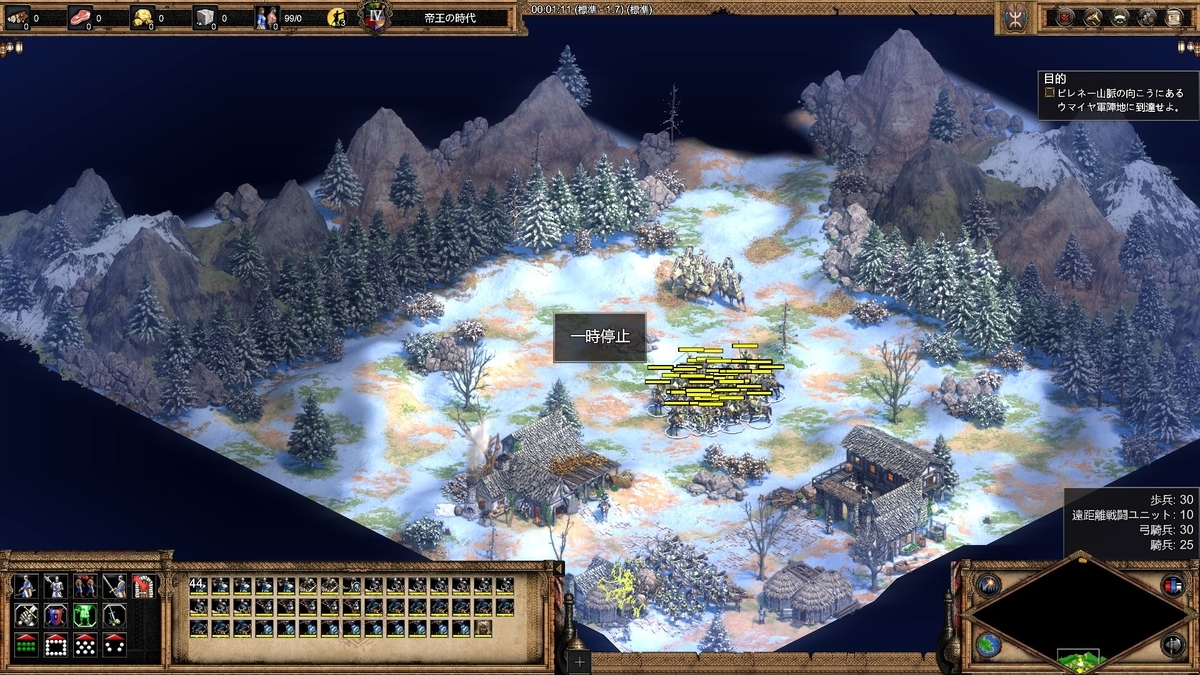Viewport: 1200px width, 675px height.
Task: Switch to the globe map mode button
Action: [988, 643]
